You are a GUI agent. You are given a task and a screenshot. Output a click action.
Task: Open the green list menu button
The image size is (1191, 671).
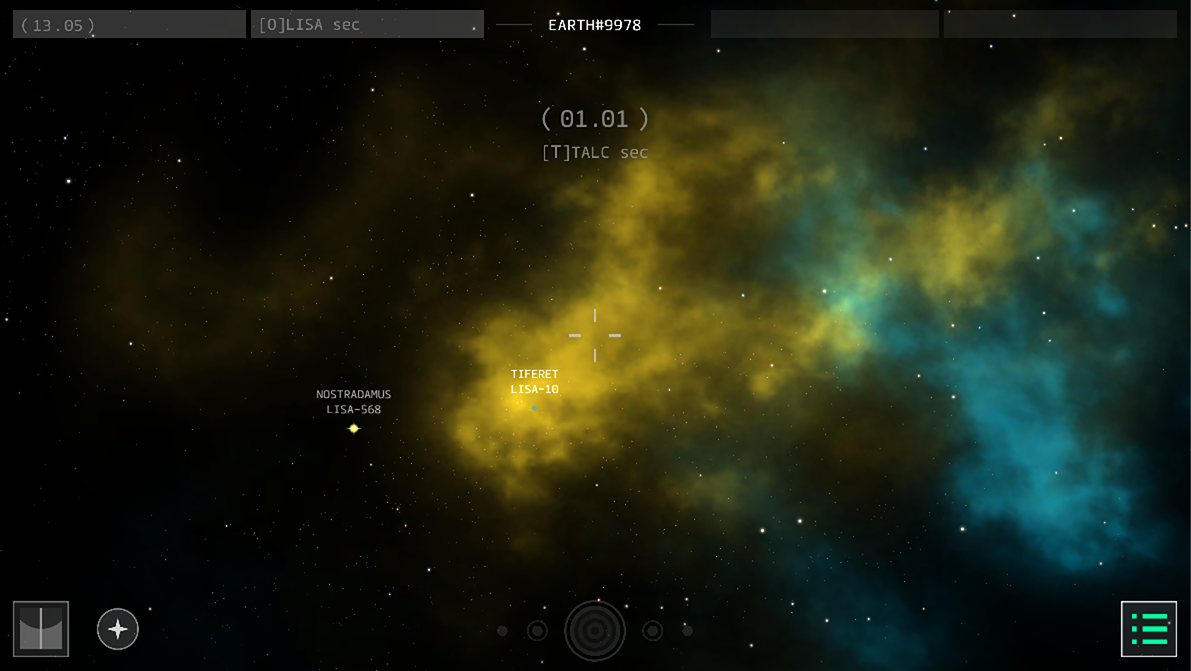point(1148,629)
